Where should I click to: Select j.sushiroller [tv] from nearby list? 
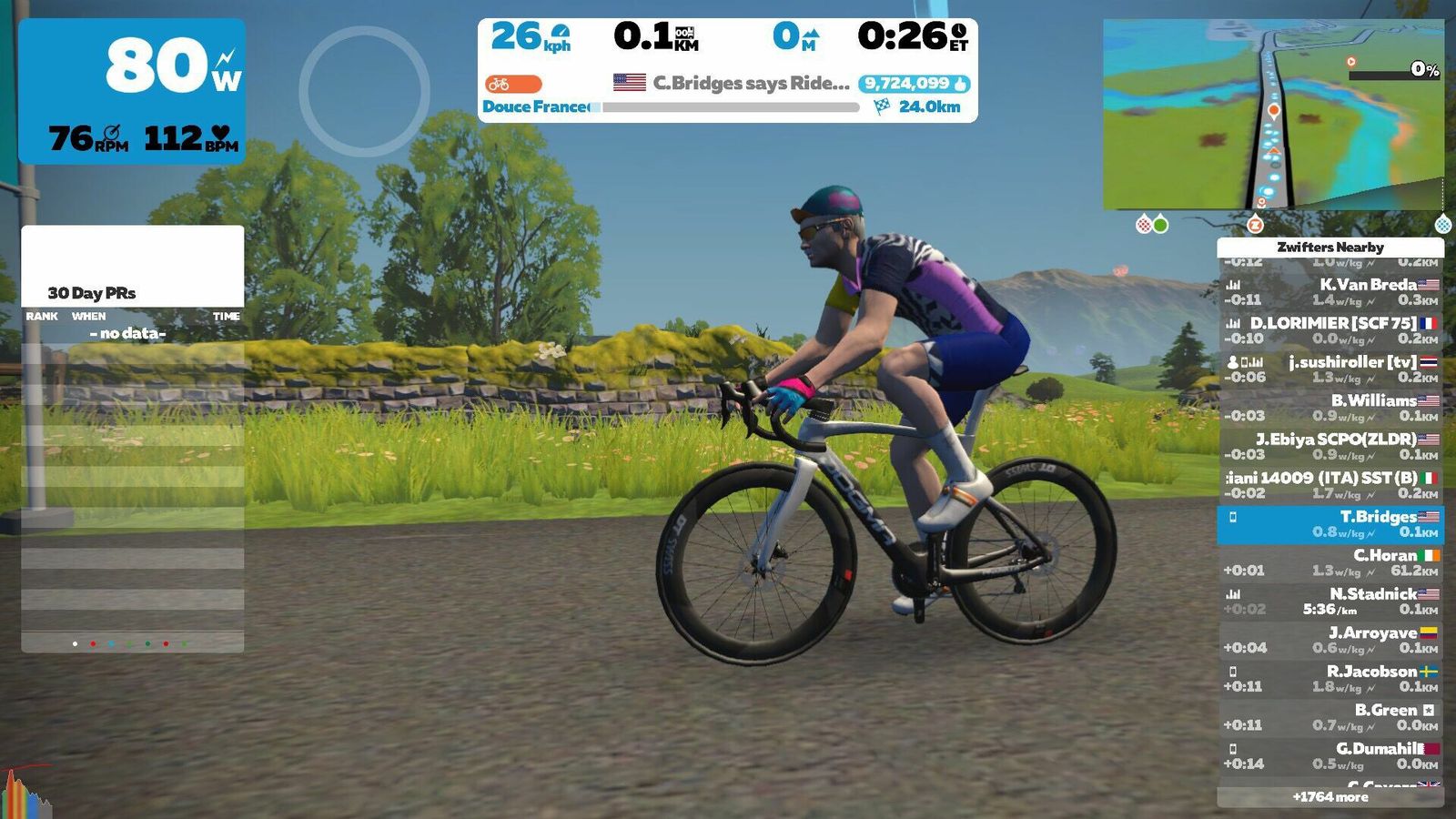pos(1330,369)
